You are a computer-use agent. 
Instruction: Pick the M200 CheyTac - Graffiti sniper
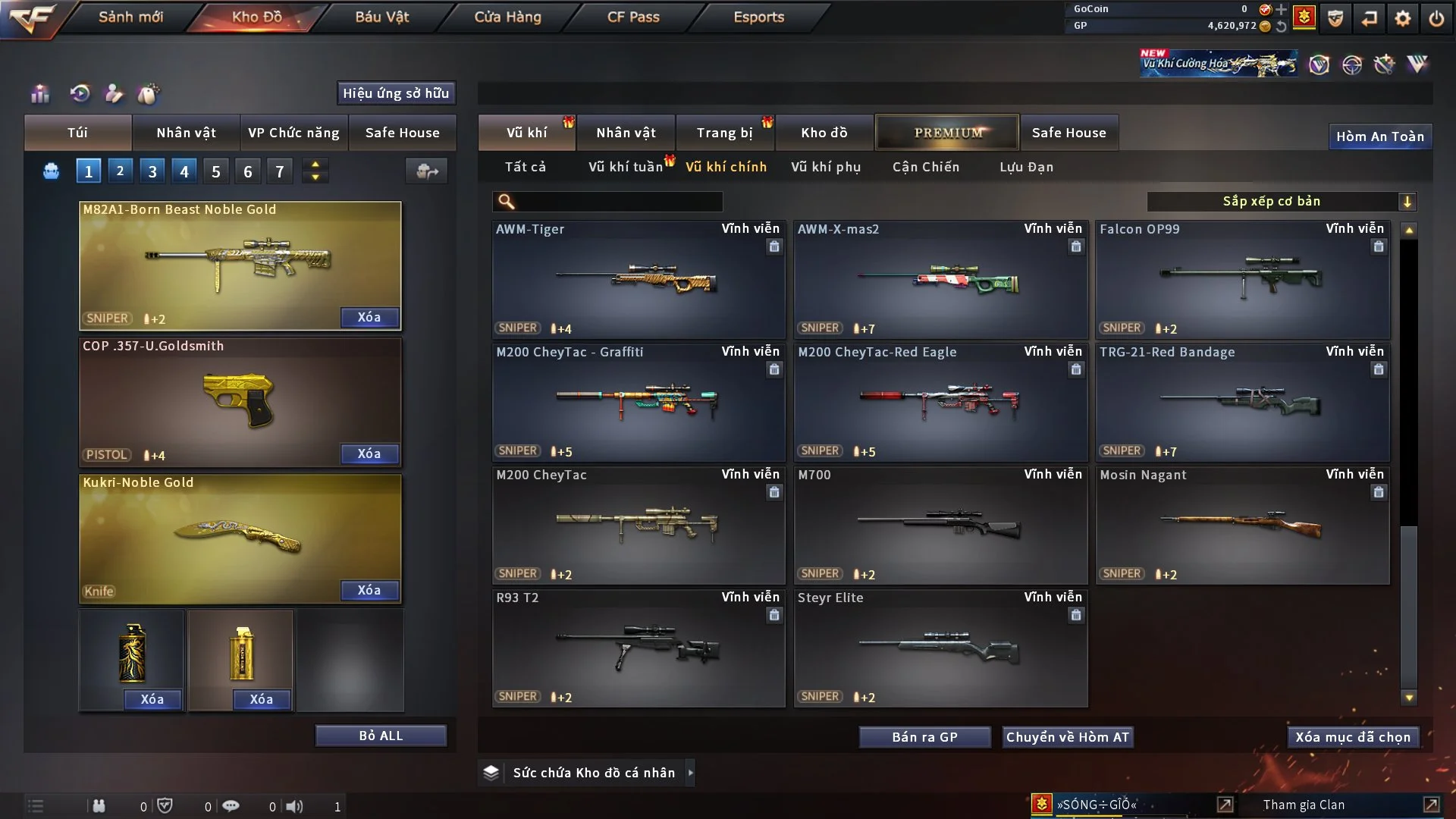pos(638,403)
